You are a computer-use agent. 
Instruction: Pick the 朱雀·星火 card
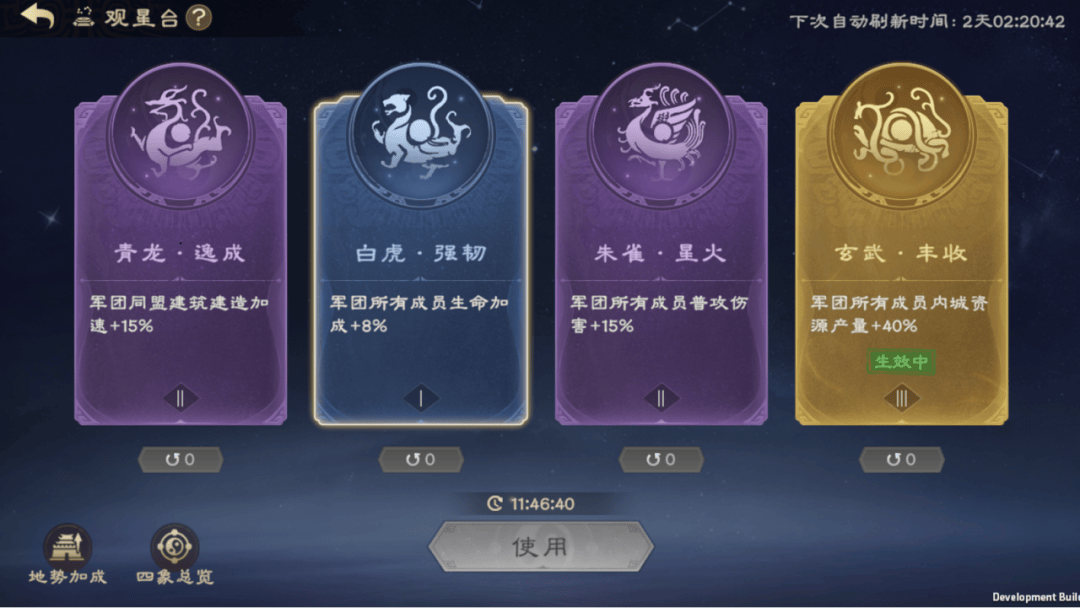tap(661, 260)
